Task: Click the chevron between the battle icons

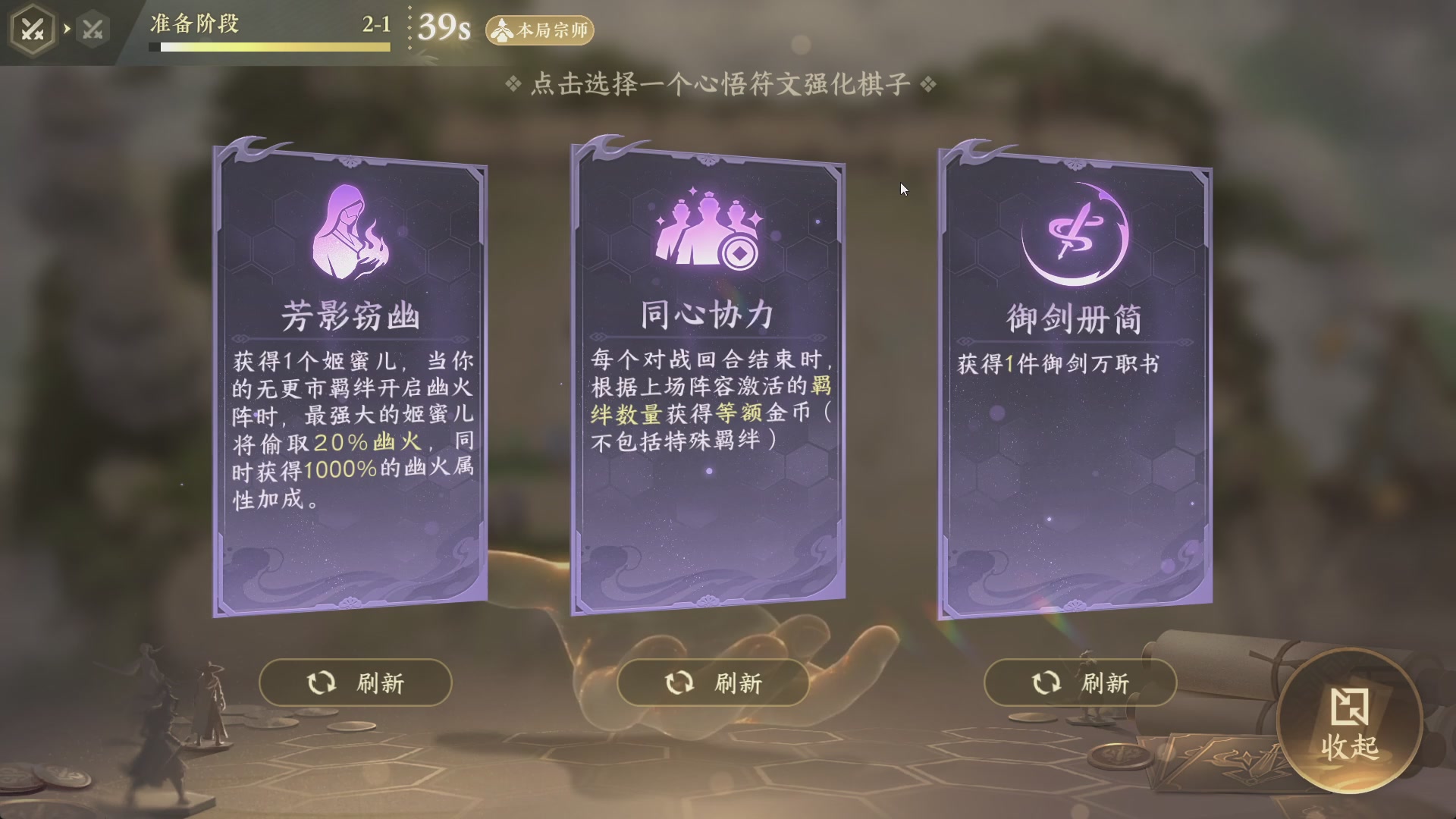Action: point(68,28)
